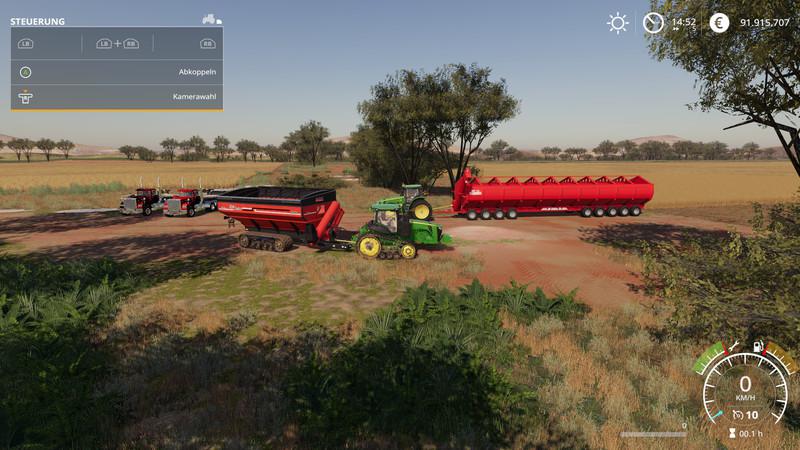Select the Kamerawahl row in the help panel
800x450 pixels.
117,97
